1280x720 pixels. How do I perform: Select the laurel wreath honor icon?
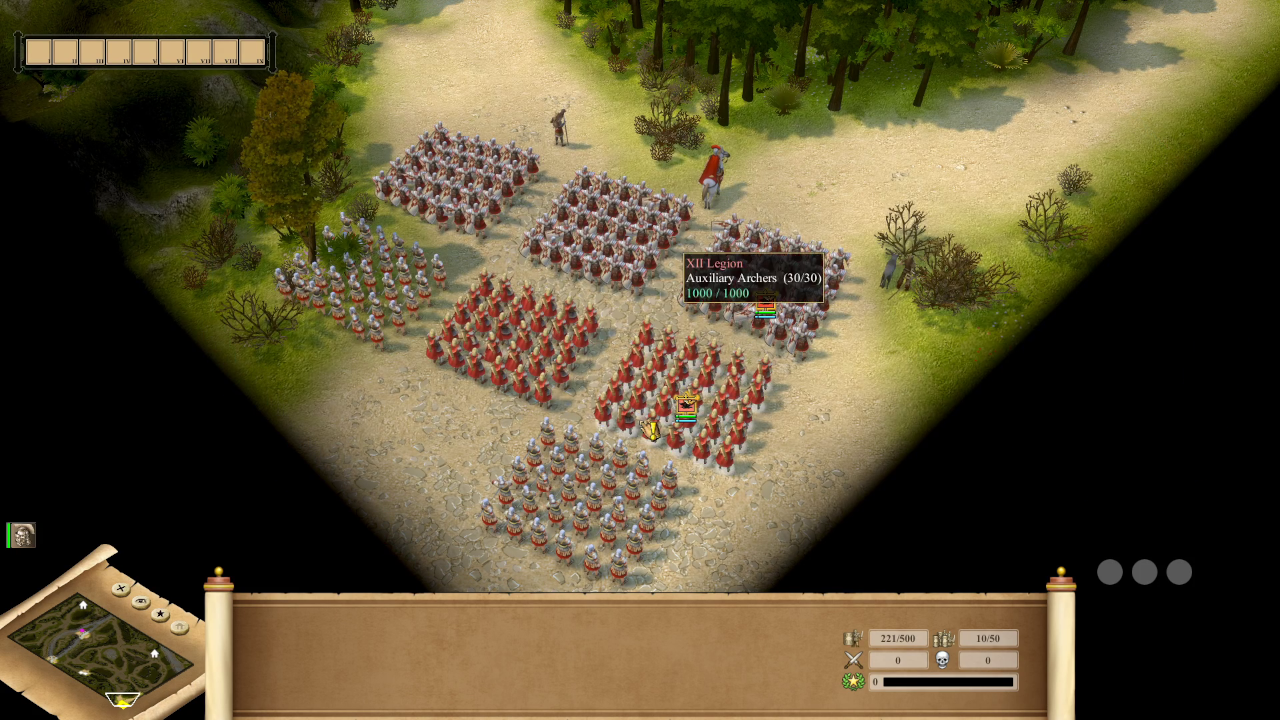tap(852, 681)
